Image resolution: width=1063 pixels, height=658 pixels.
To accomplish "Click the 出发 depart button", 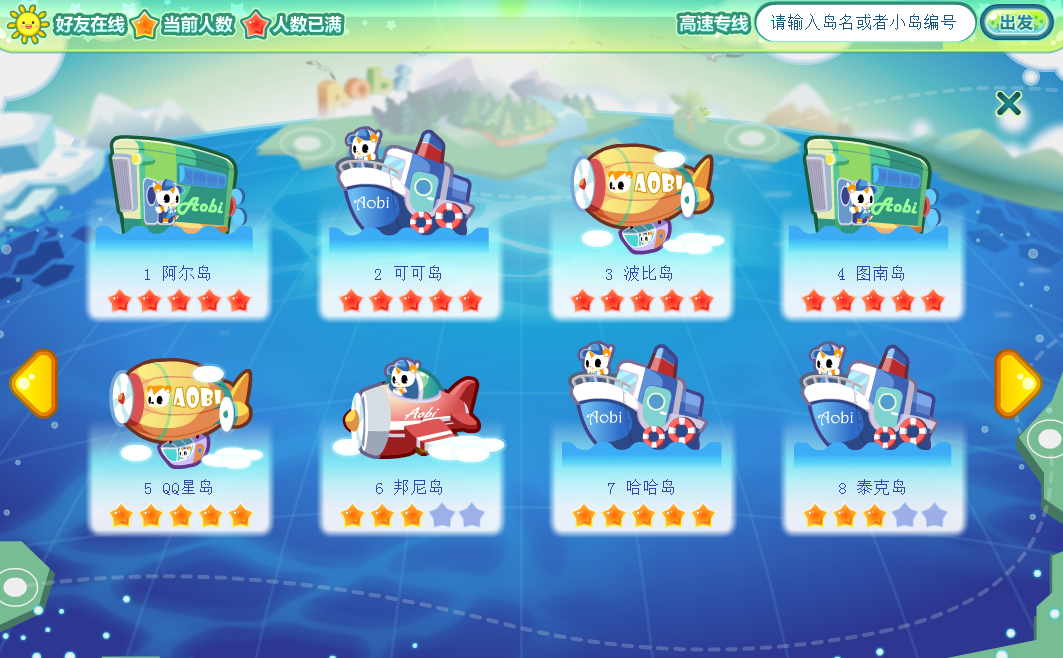I will coord(1016,22).
